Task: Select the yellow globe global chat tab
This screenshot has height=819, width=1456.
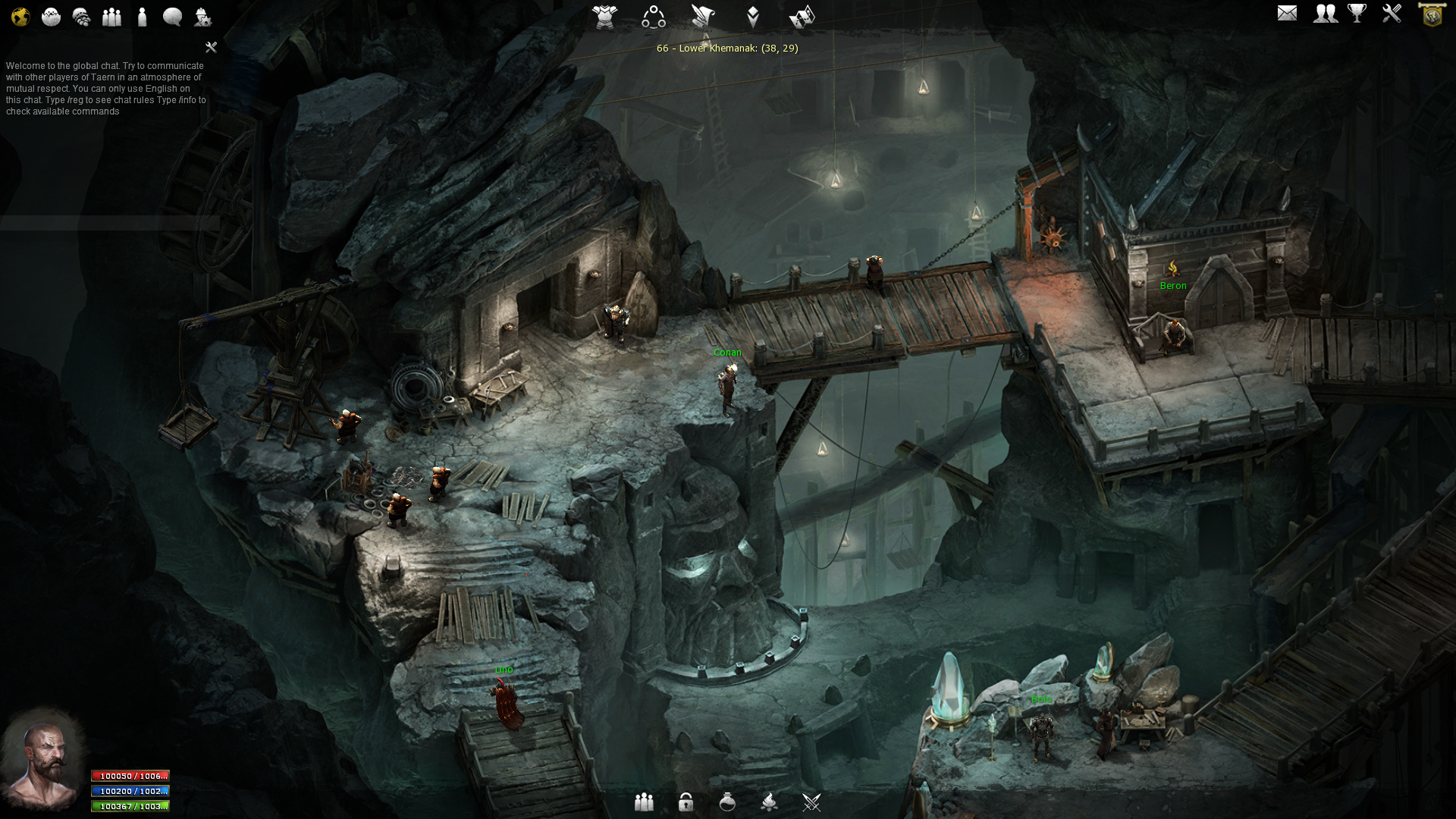Action: [20, 17]
